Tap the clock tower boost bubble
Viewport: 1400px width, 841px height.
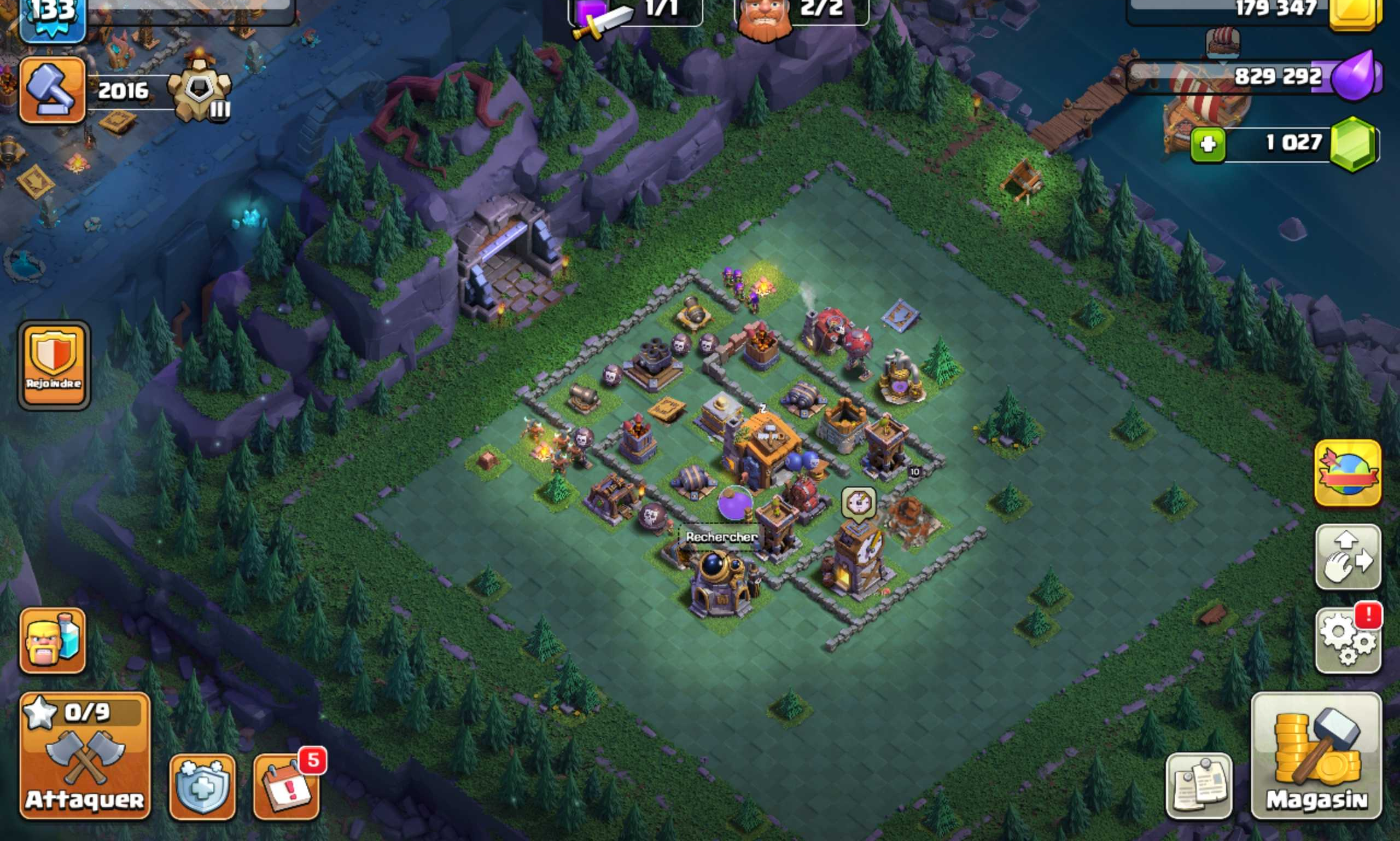(858, 502)
